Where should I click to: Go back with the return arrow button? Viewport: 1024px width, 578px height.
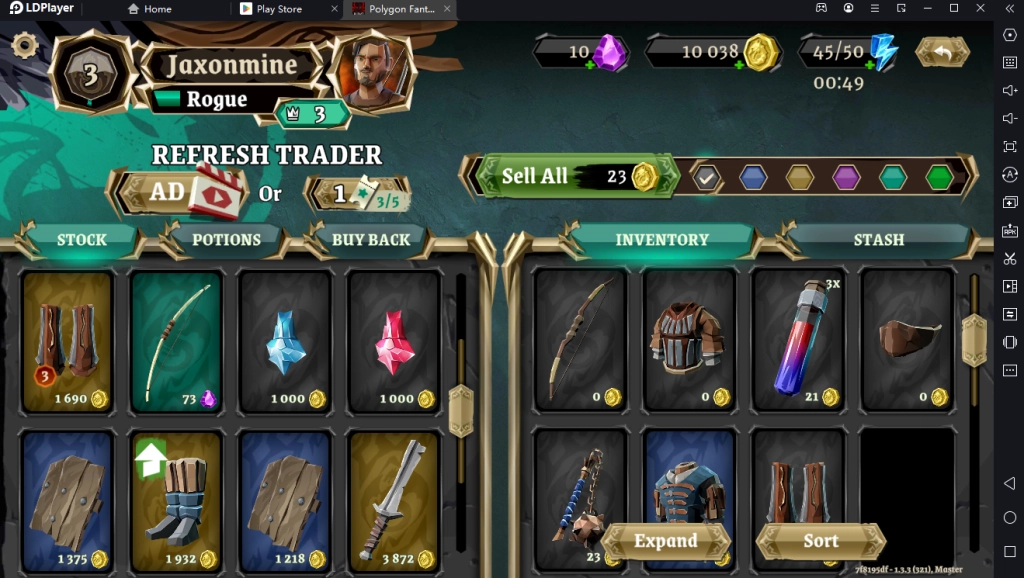(942, 51)
